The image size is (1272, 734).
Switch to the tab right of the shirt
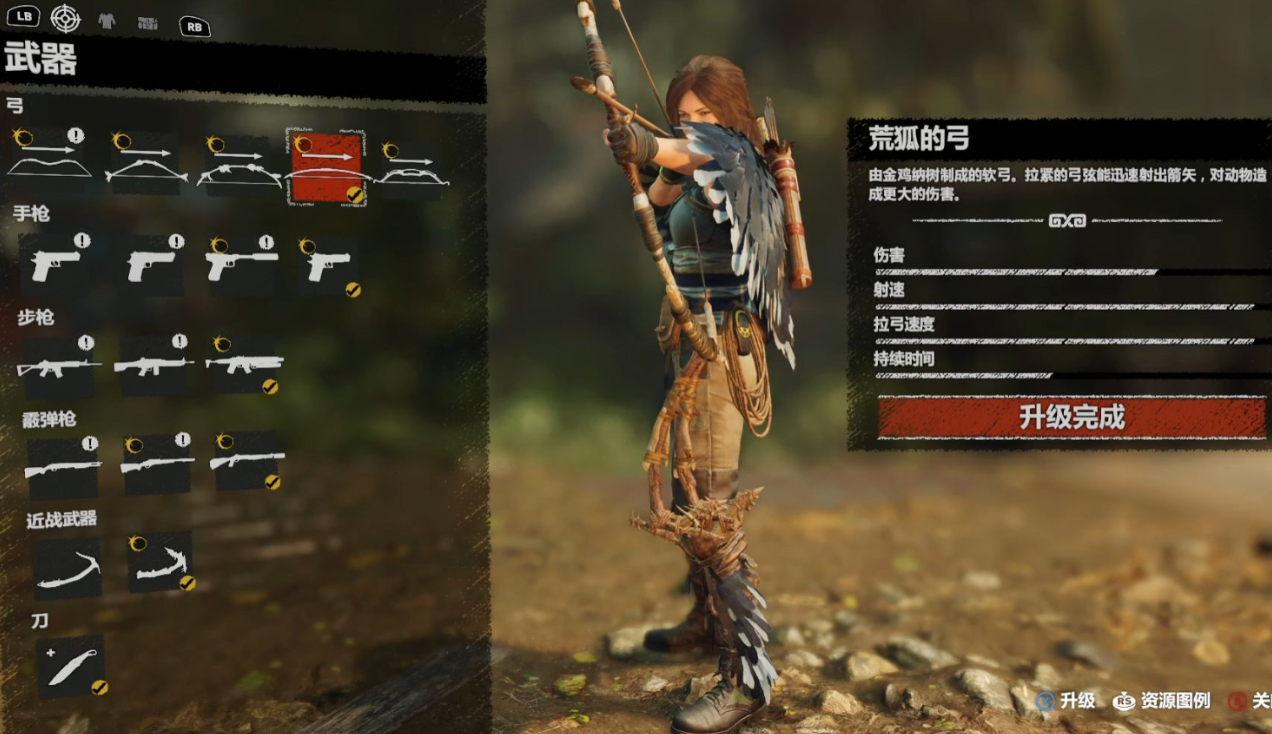point(148,22)
